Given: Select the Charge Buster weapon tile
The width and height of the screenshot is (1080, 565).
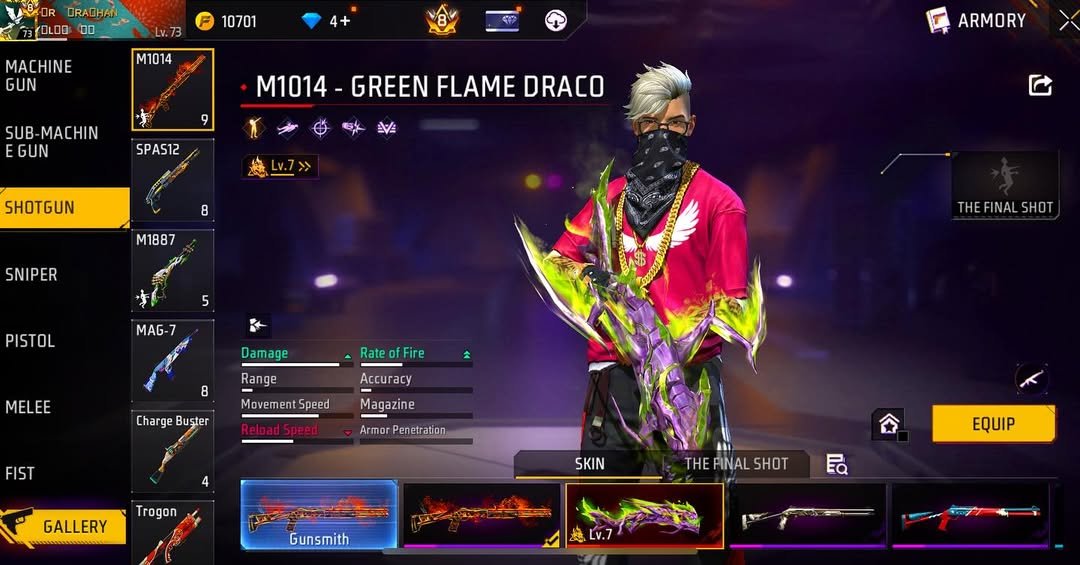Looking at the screenshot, I should coord(172,451).
